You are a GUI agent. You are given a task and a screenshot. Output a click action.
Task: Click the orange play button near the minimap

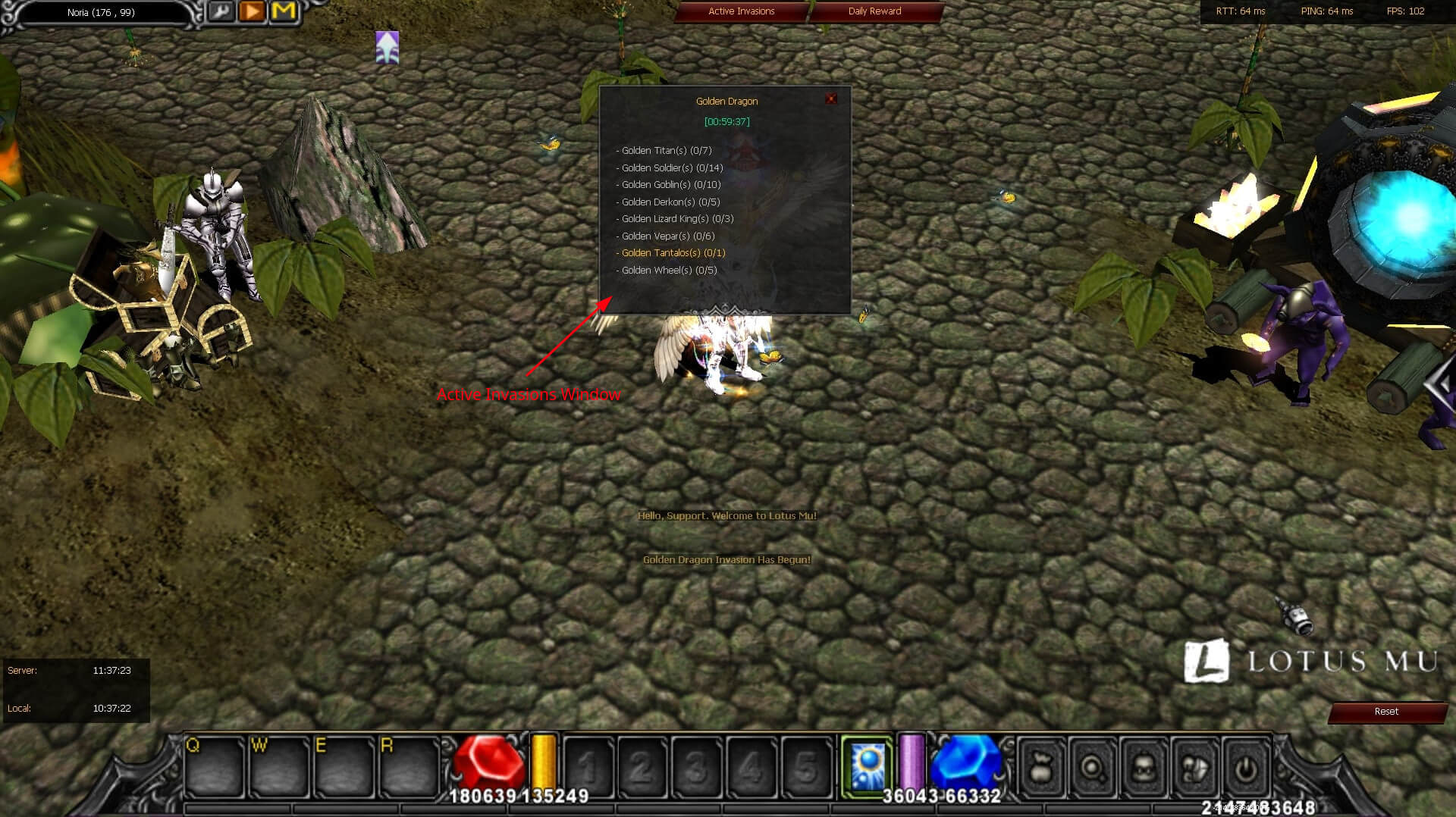[251, 11]
